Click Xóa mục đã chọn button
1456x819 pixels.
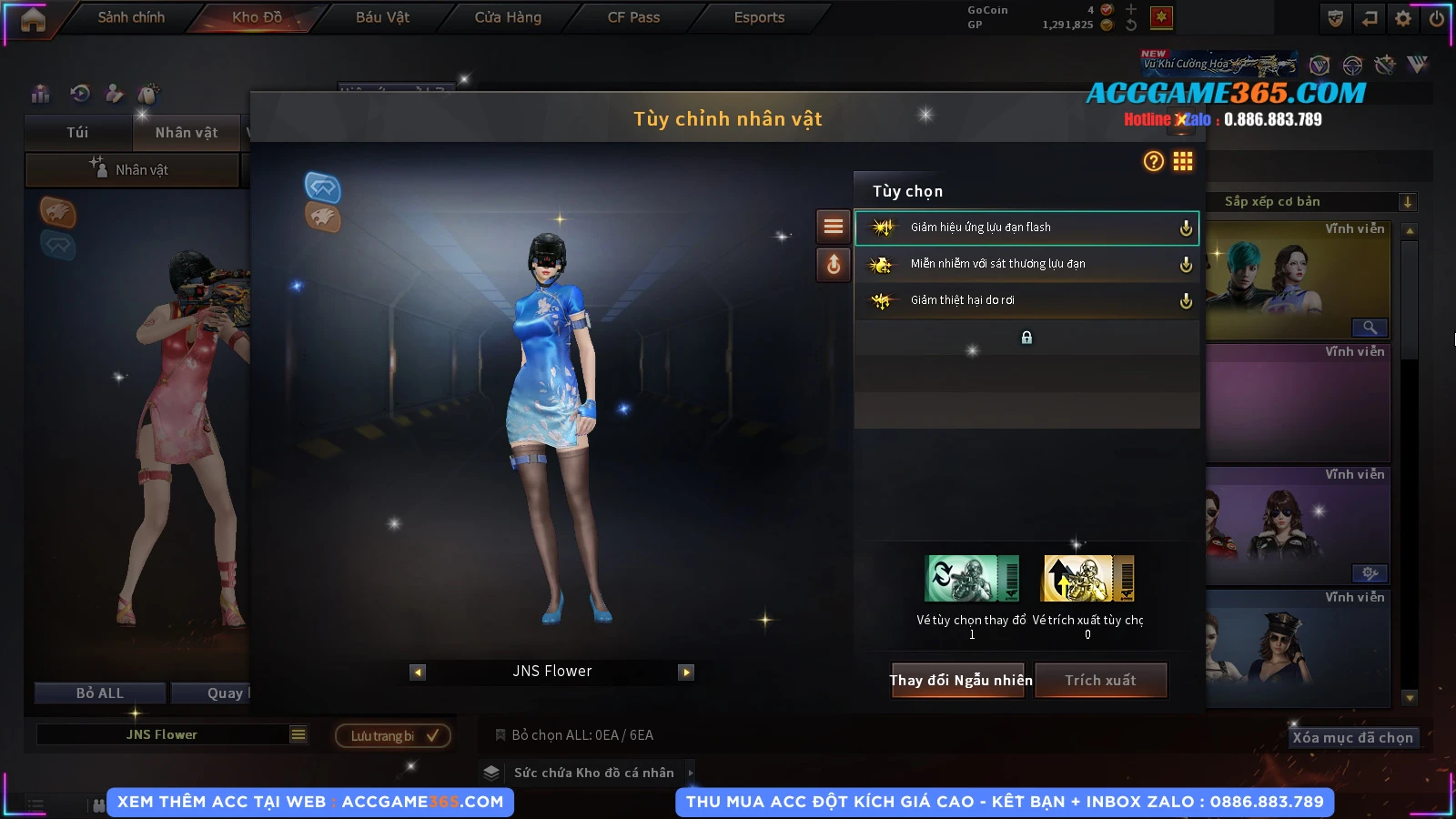1352,738
